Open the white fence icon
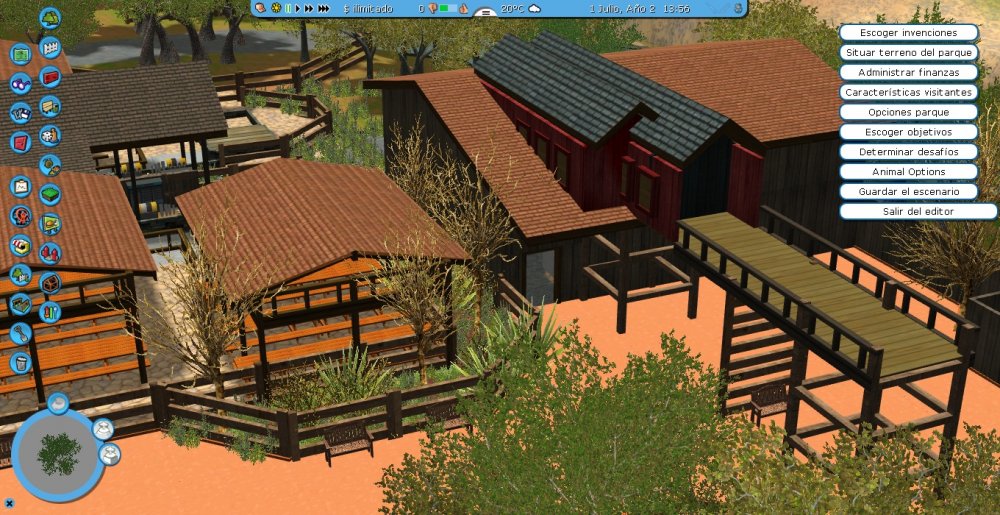The height and width of the screenshot is (515, 1000). coord(50,47)
